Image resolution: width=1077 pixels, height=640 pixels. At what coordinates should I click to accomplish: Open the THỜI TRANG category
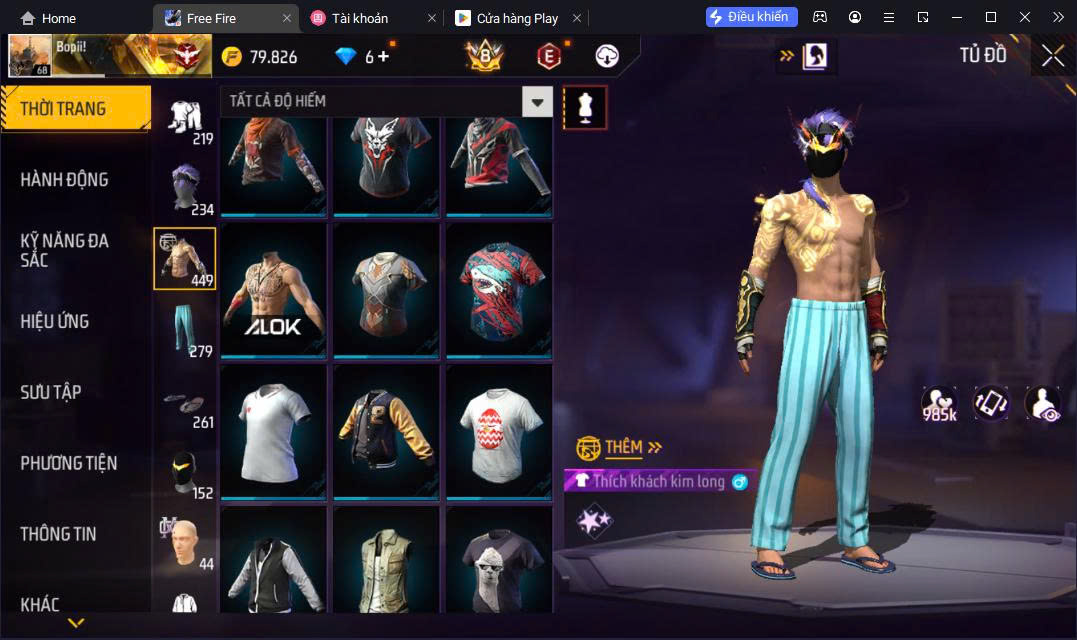pyautogui.click(x=75, y=109)
